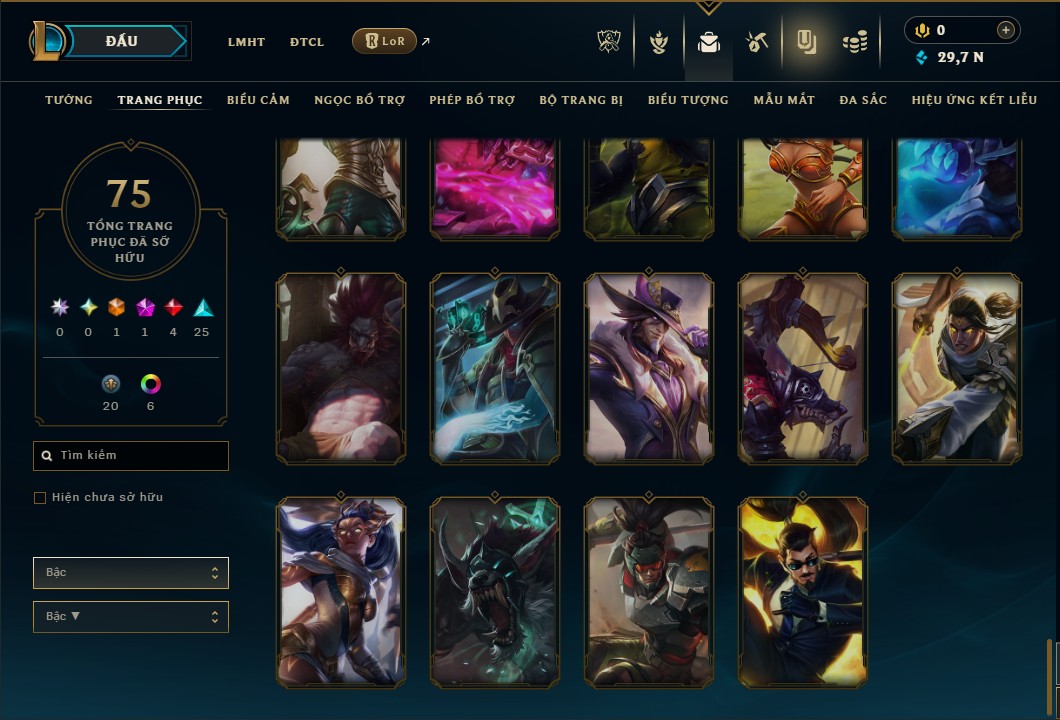Open the HIỆU ỨNG KẾT LIỄU tab
The width and height of the screenshot is (1060, 720).
click(x=974, y=100)
